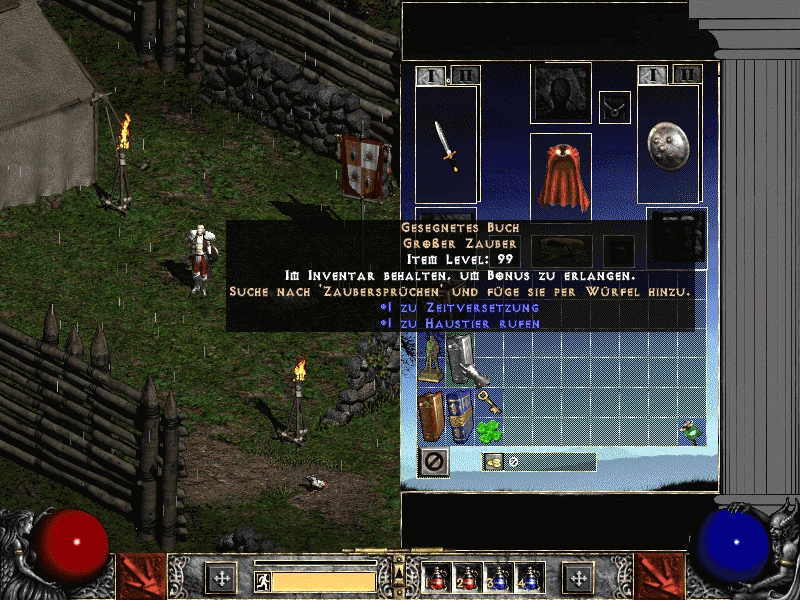Use the red health potion in belt slot 1
Viewport: 800px width, 600px height.
click(437, 578)
